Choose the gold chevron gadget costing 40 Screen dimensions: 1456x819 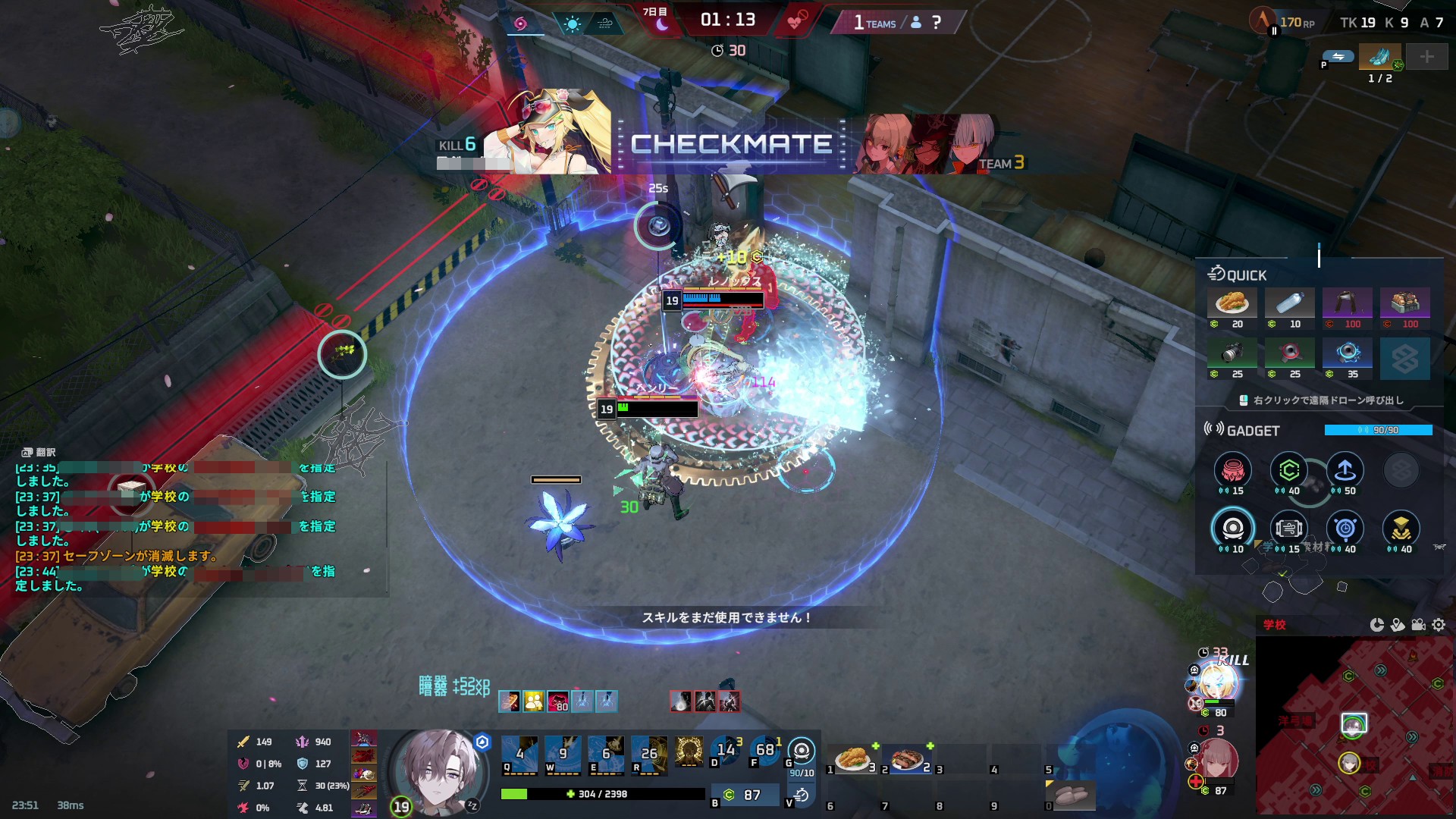click(1401, 529)
